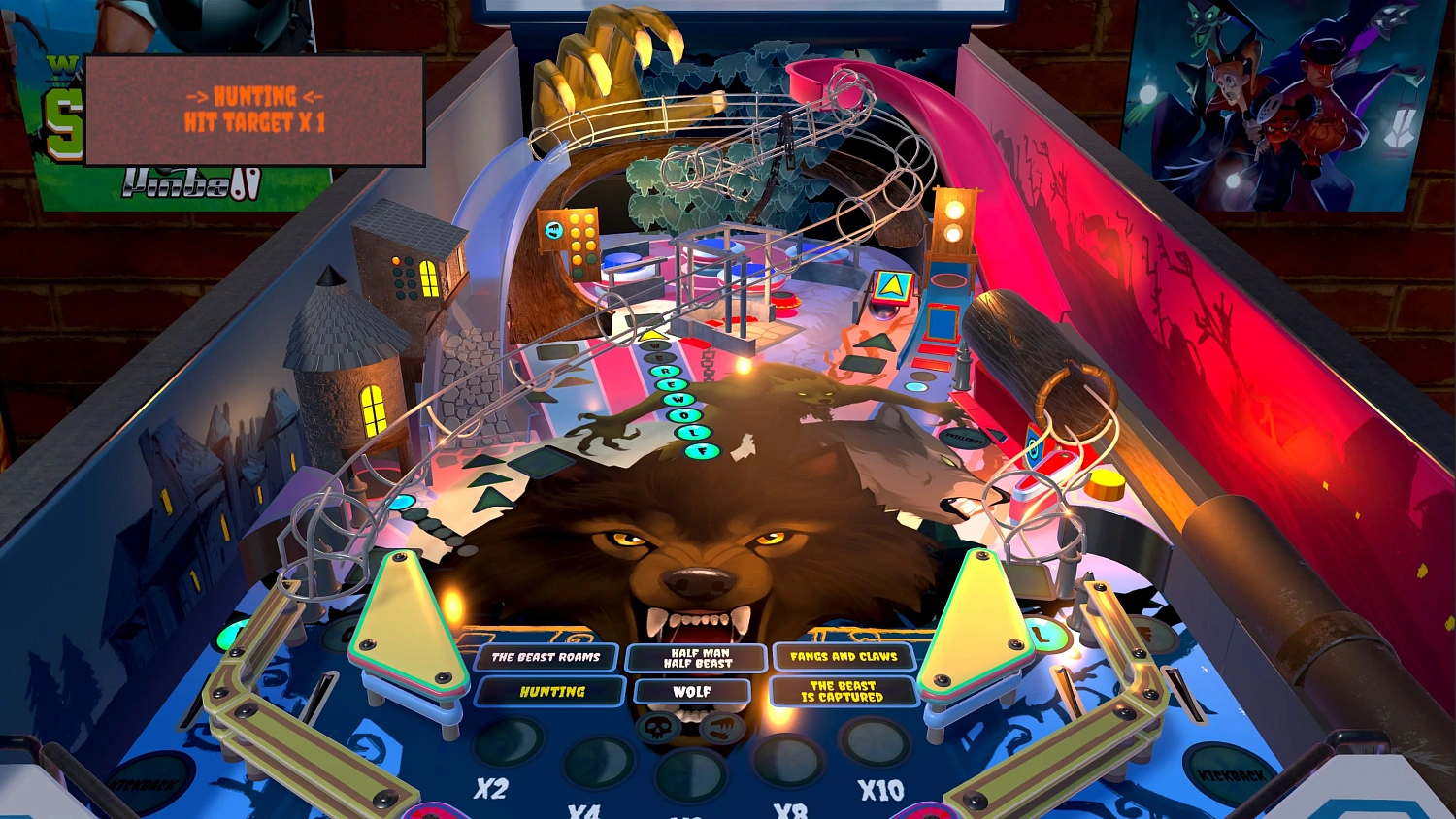
Task: Click the O light in the WEREWOLF chain
Action: (x=685, y=415)
